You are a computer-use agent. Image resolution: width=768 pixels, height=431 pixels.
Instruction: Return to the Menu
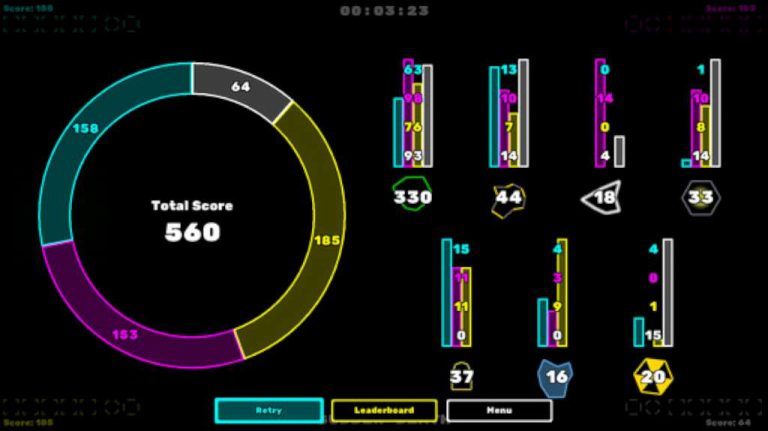click(499, 410)
